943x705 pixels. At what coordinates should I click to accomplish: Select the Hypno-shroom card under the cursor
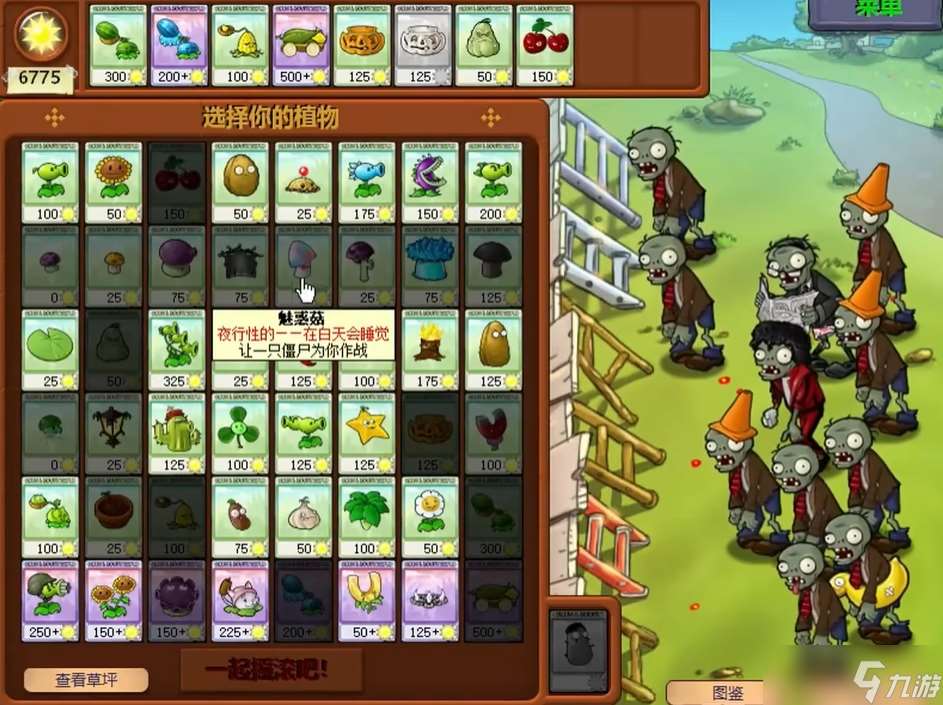coord(303,265)
